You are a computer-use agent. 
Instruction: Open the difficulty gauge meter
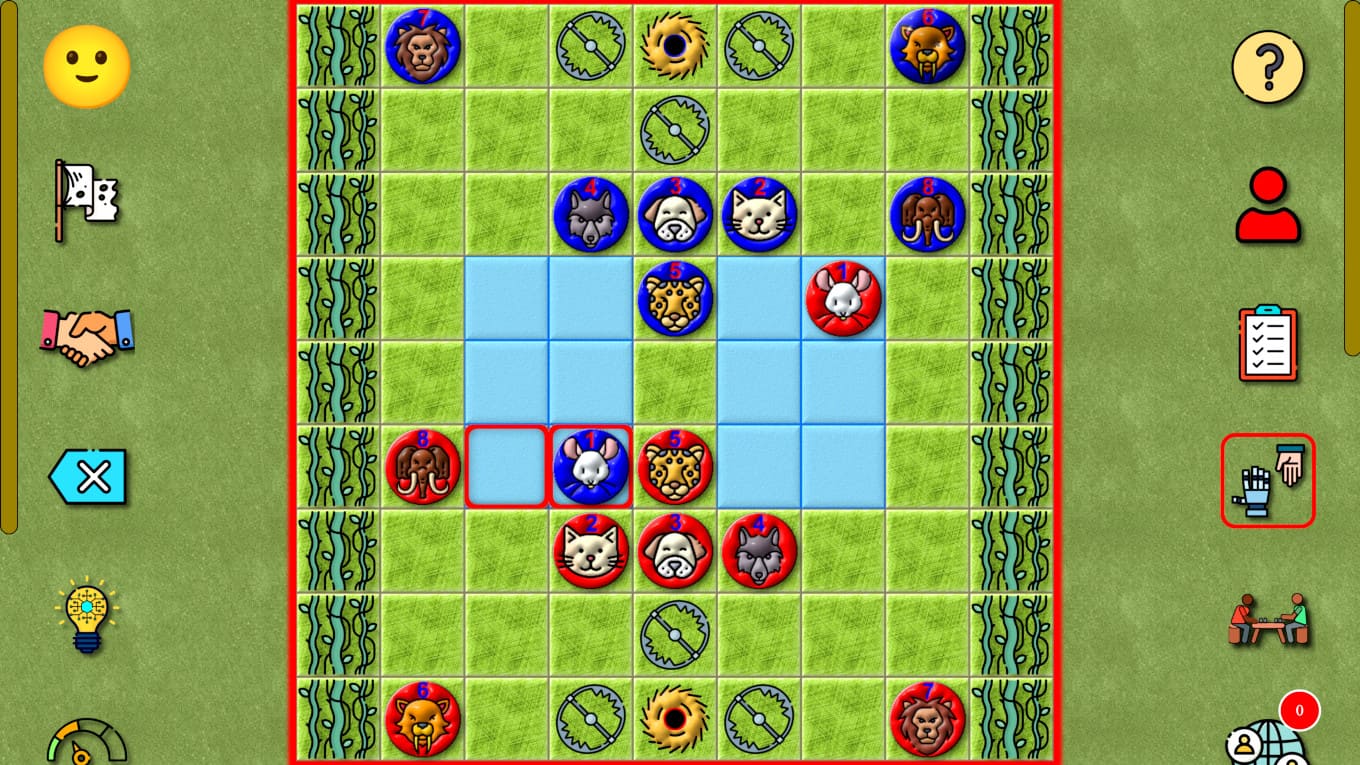click(86, 750)
